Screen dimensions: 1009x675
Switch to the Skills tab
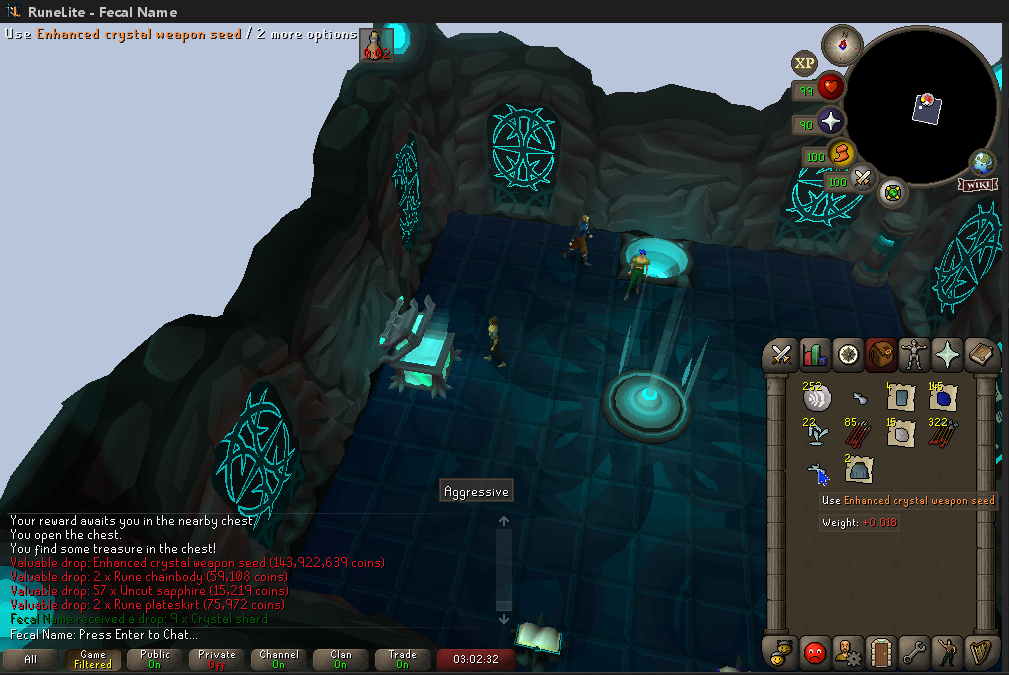(815, 354)
